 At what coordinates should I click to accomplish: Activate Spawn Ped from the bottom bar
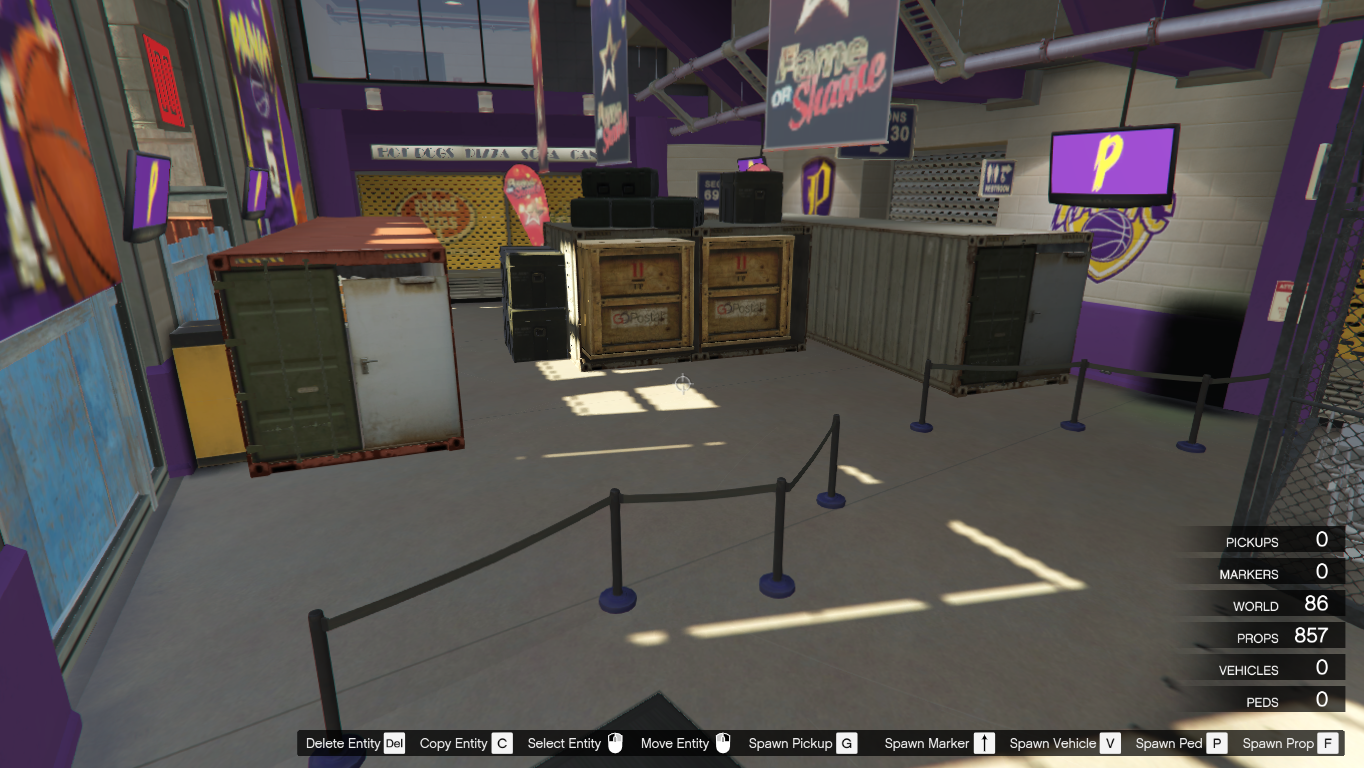(x=1169, y=743)
